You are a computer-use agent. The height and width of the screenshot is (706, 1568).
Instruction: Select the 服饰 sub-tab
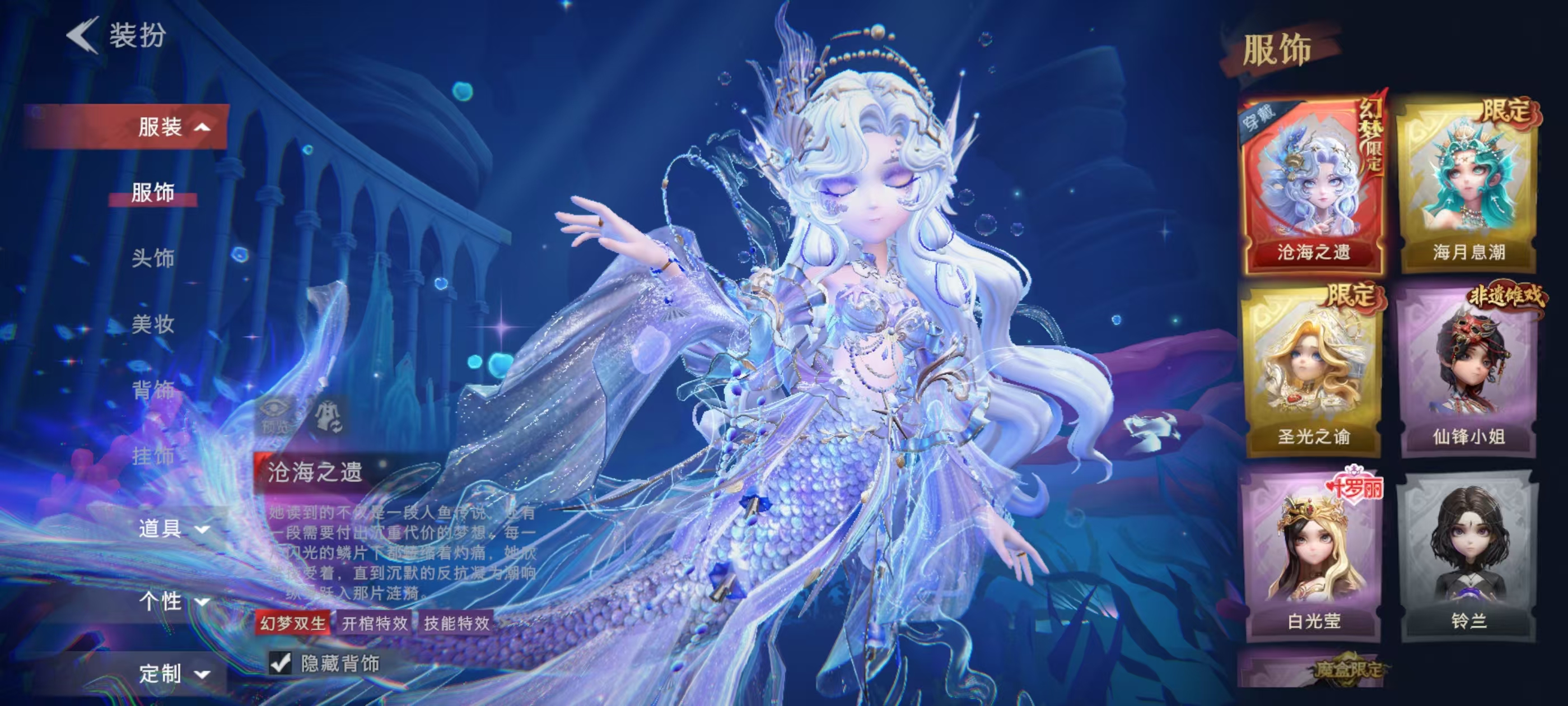pos(153,193)
